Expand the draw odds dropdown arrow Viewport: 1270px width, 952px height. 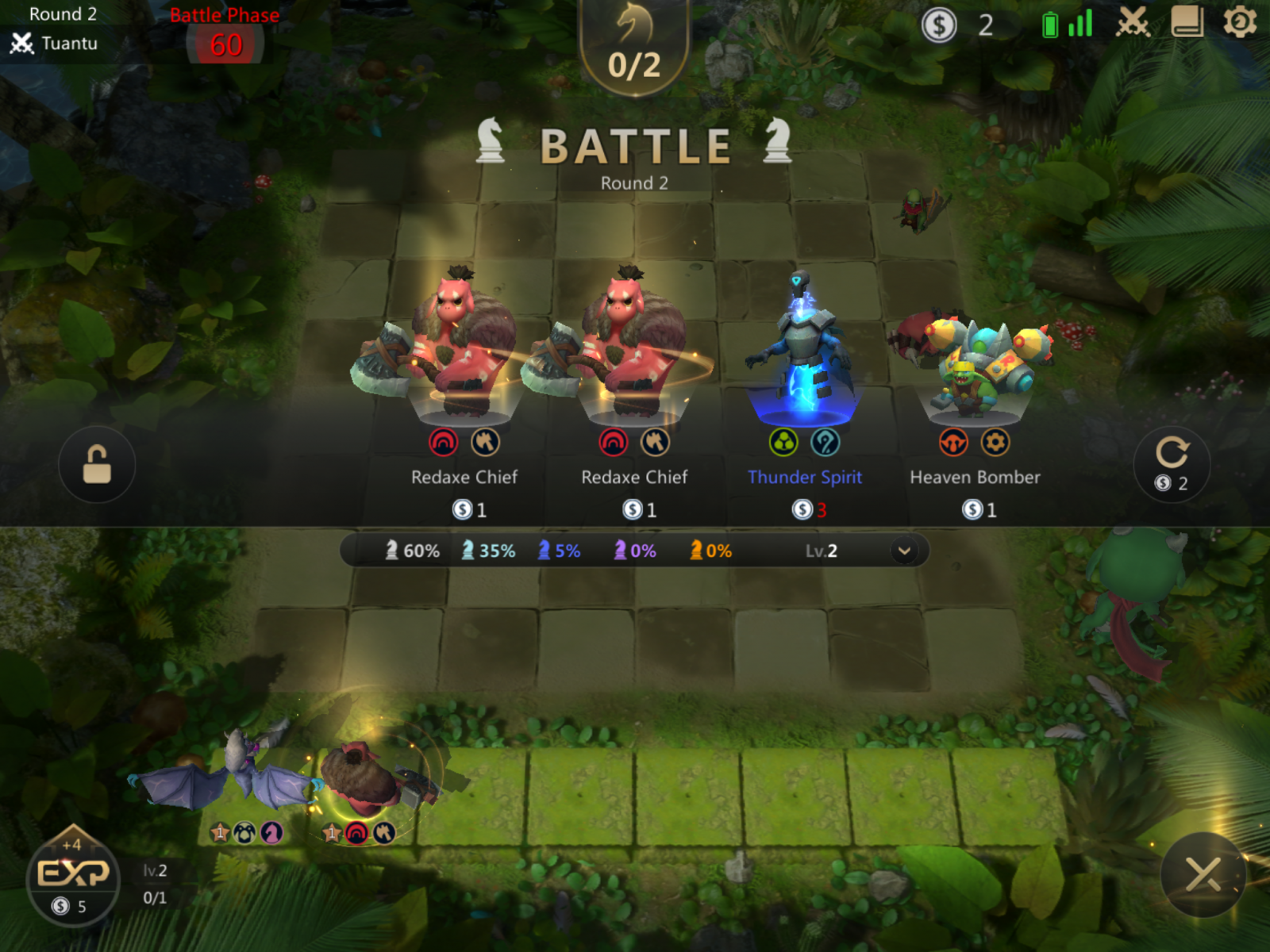(904, 551)
